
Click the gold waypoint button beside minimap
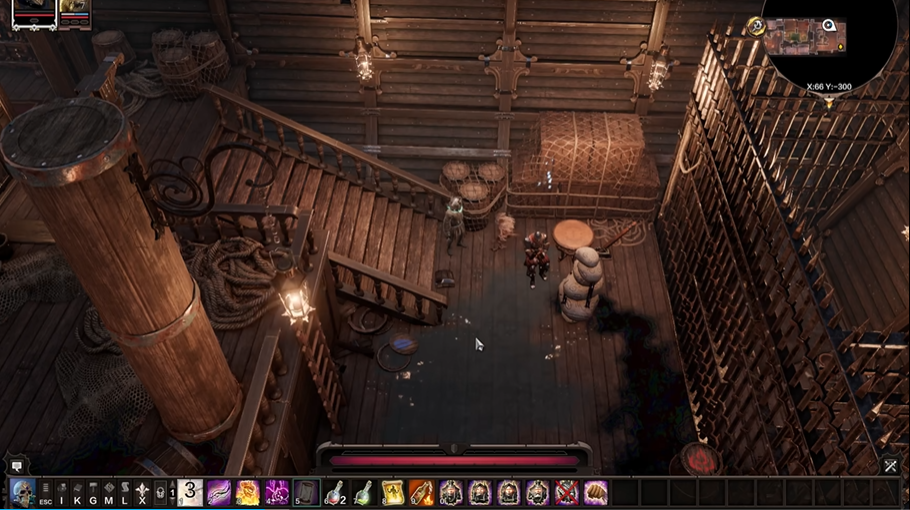tap(754, 27)
